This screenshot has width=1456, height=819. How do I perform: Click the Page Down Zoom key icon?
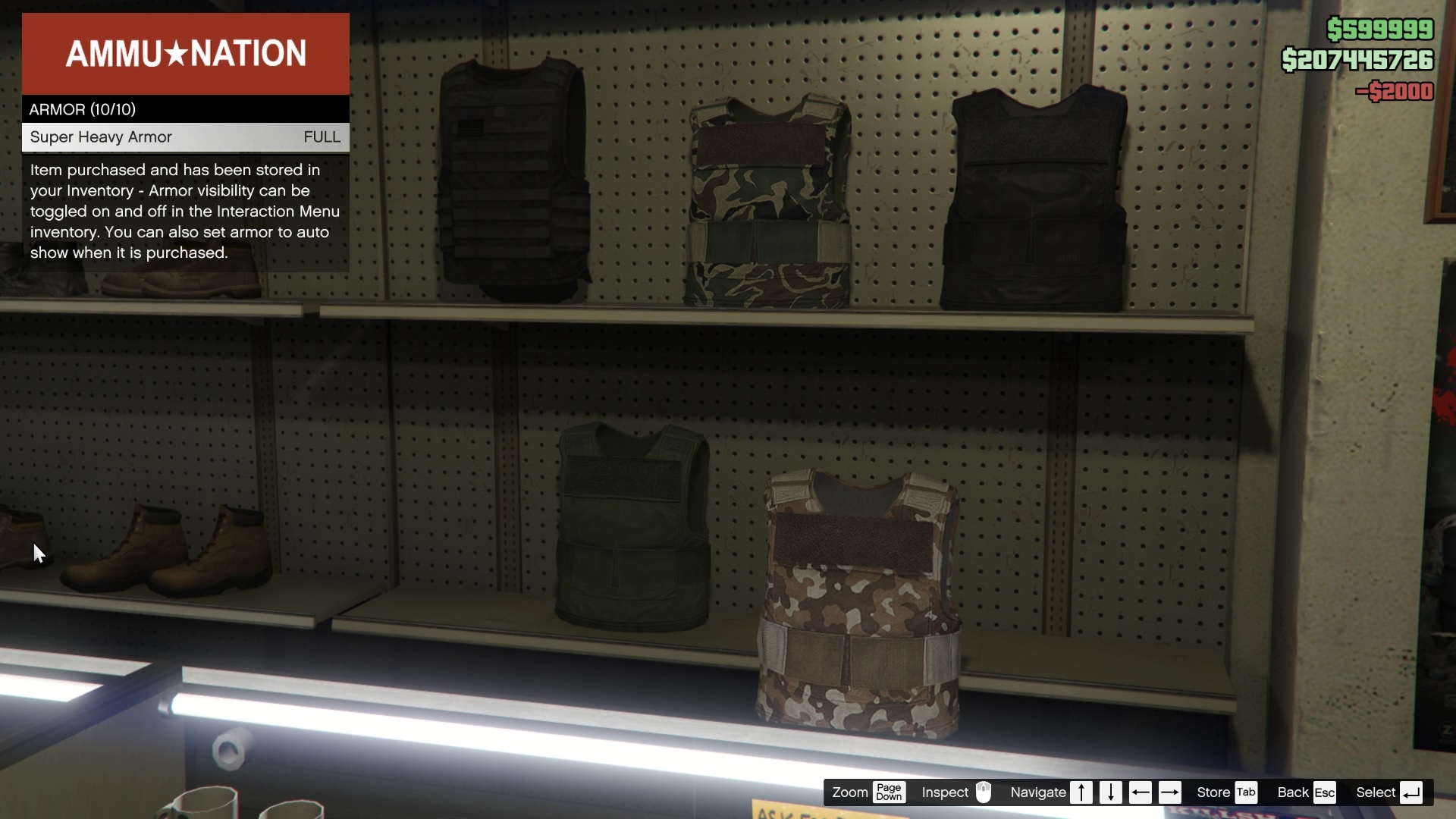click(891, 792)
